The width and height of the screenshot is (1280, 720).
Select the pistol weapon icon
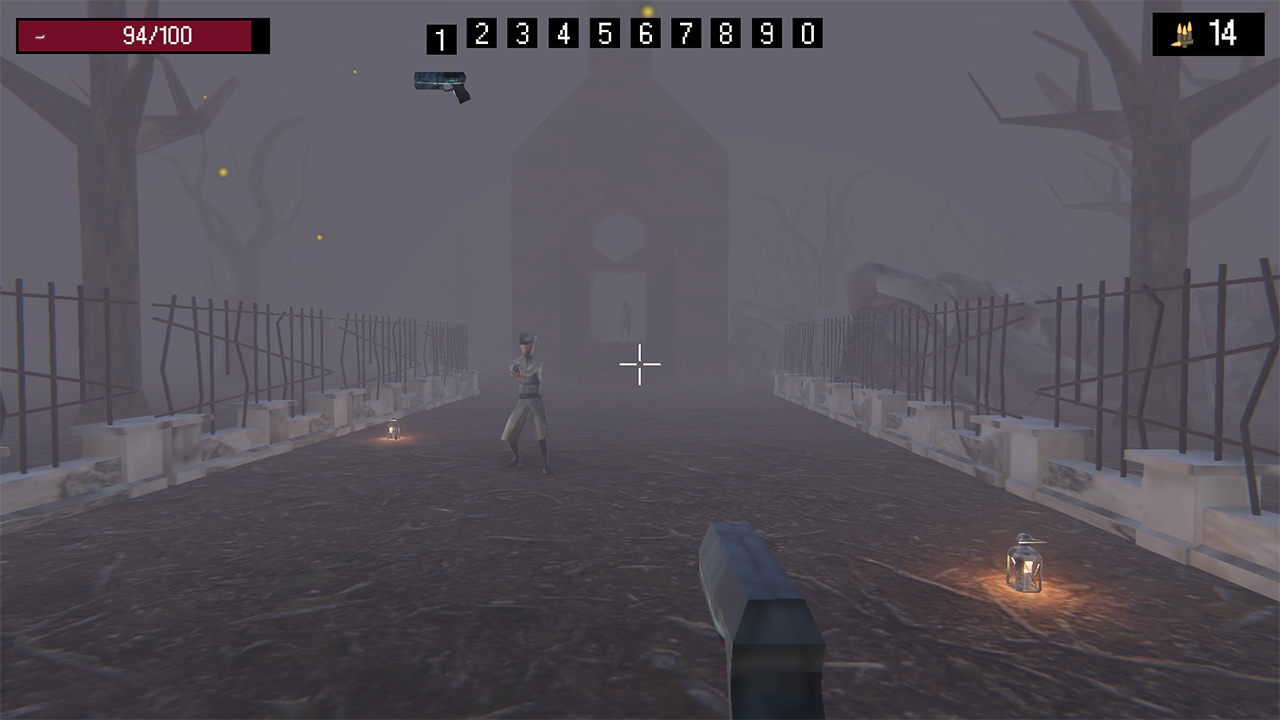tap(443, 85)
